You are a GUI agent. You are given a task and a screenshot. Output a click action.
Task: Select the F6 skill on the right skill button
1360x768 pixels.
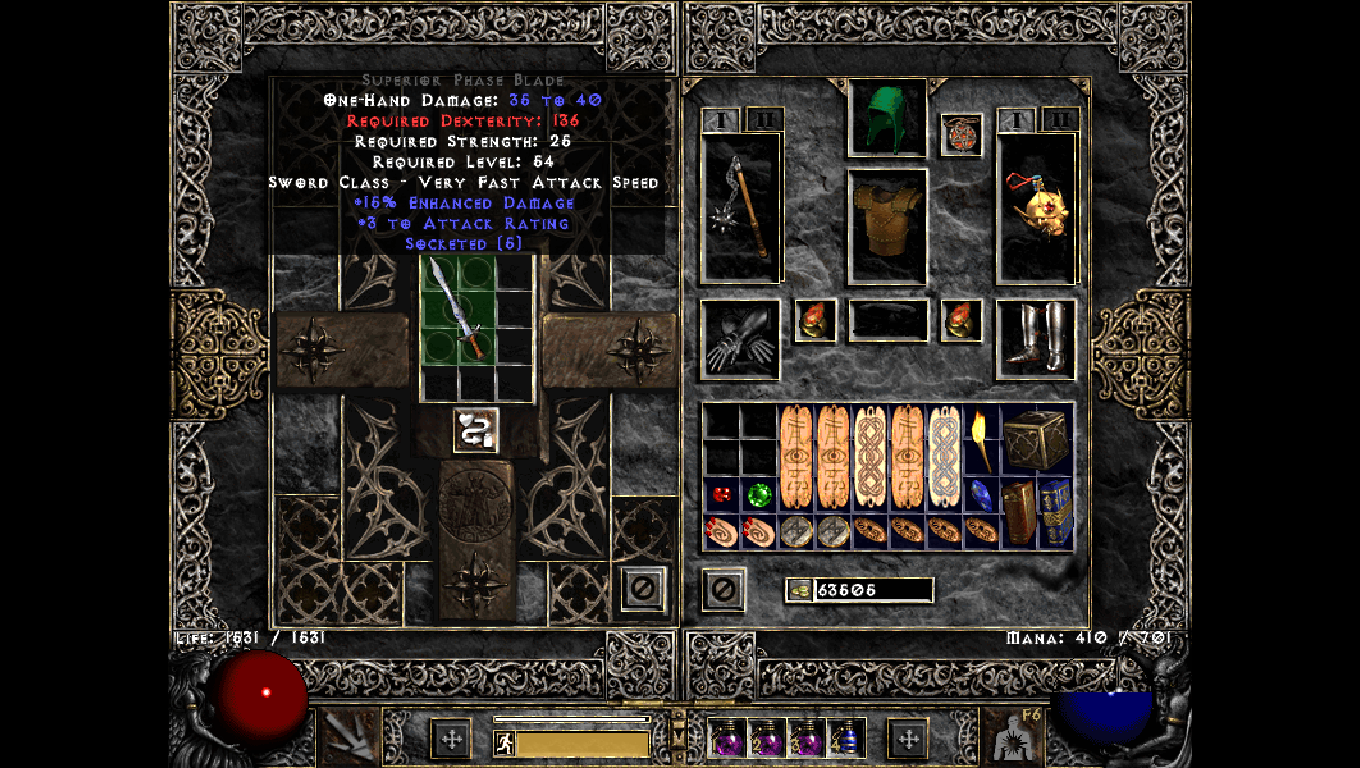coord(1013,737)
